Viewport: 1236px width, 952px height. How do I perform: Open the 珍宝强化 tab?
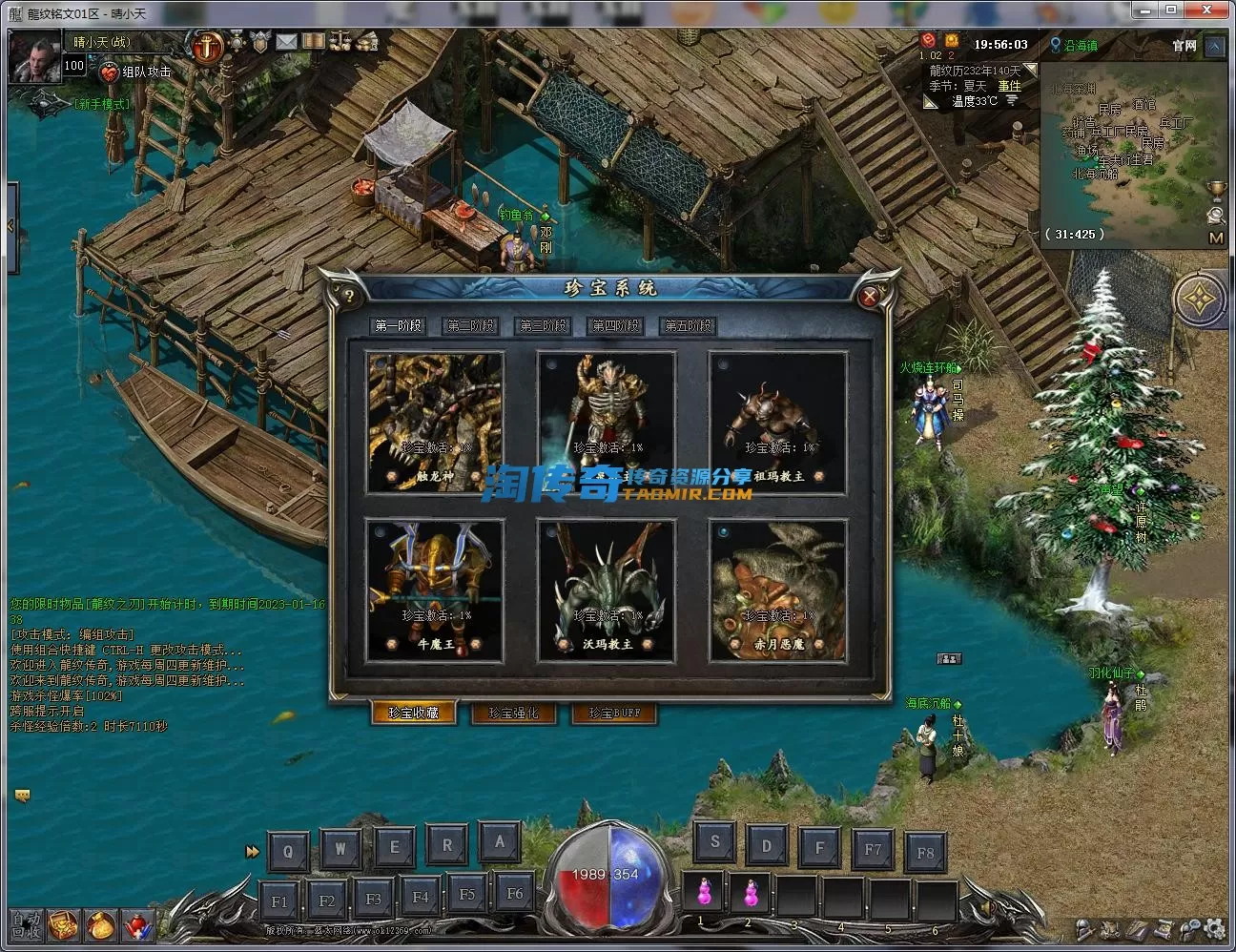coord(513,713)
